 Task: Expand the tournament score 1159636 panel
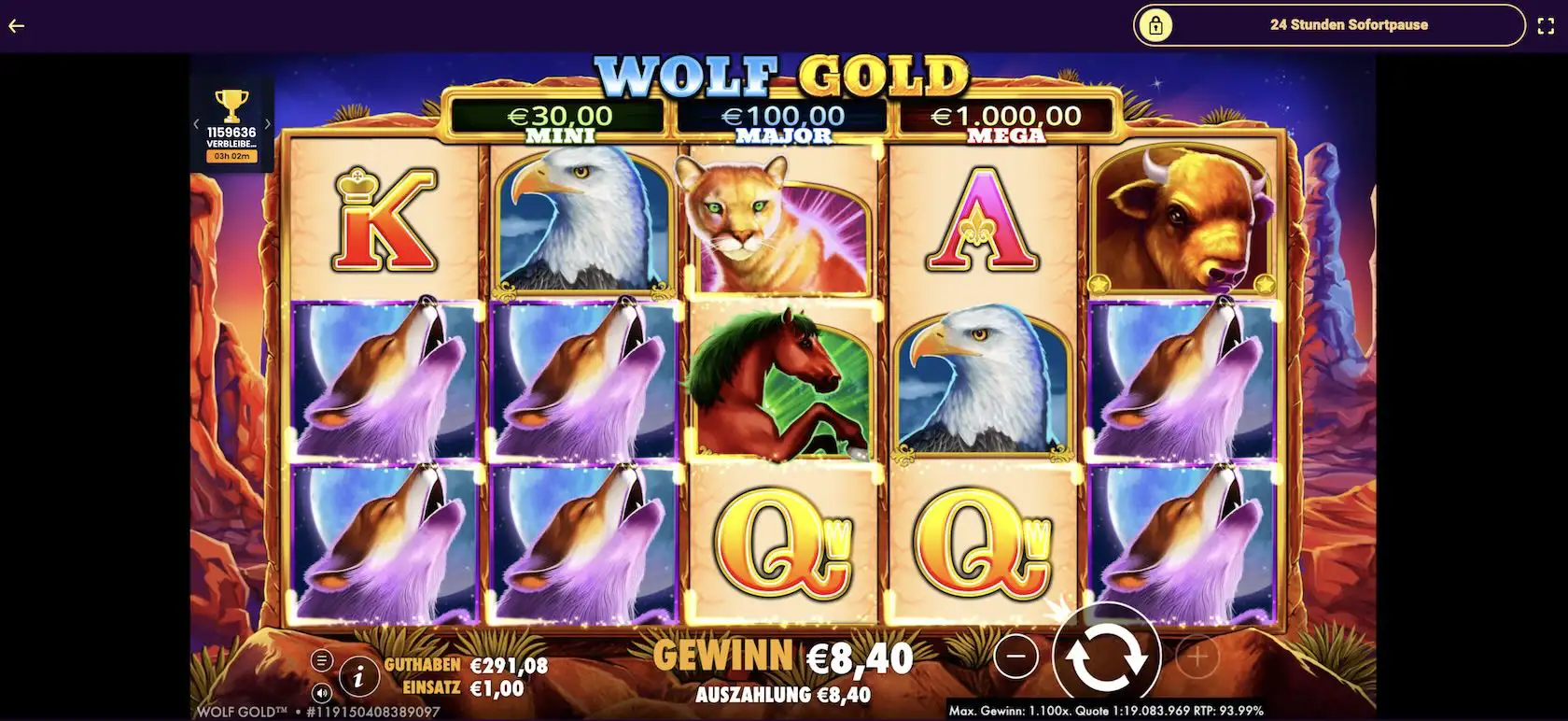click(x=231, y=132)
